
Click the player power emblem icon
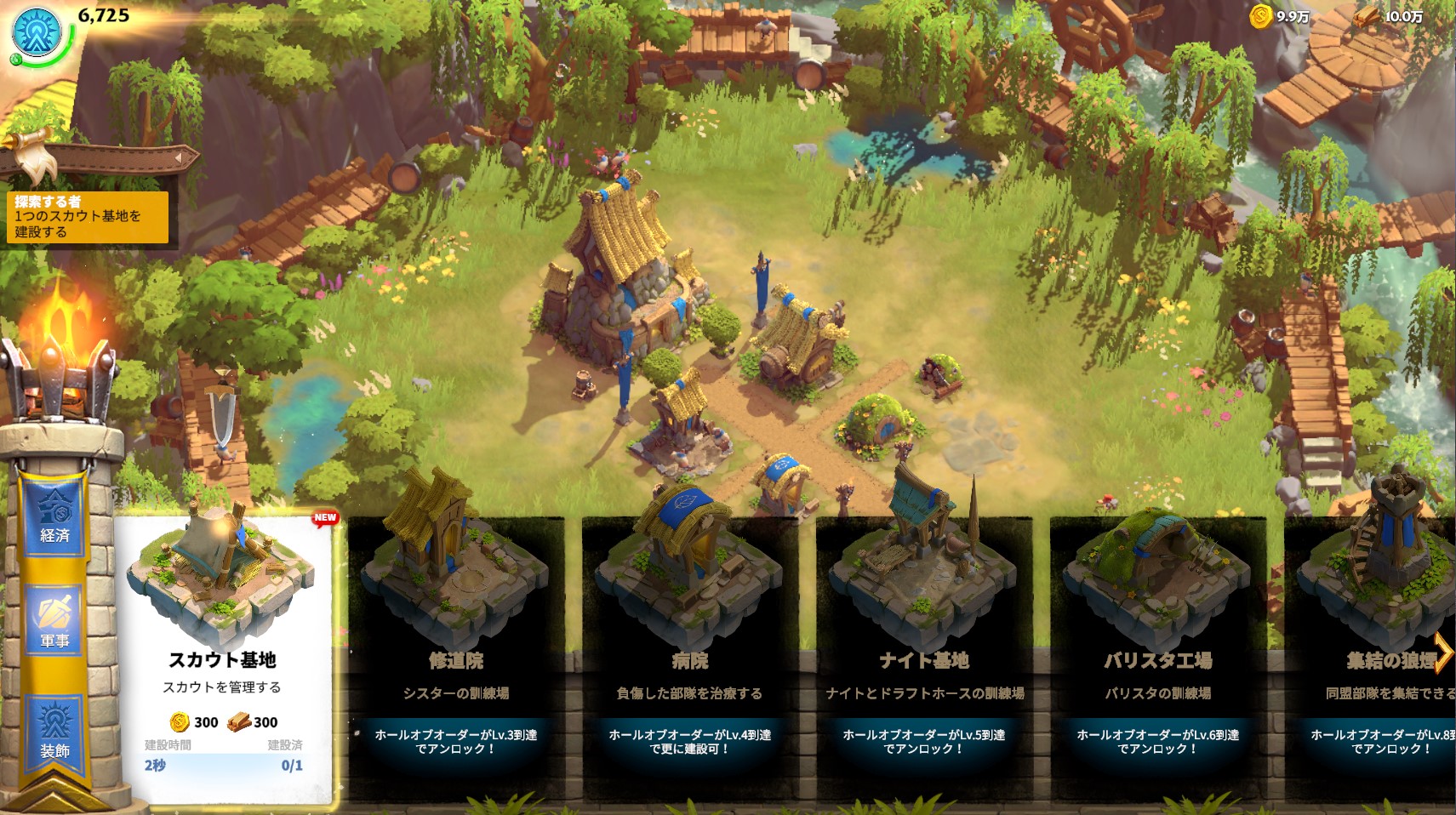point(37,31)
